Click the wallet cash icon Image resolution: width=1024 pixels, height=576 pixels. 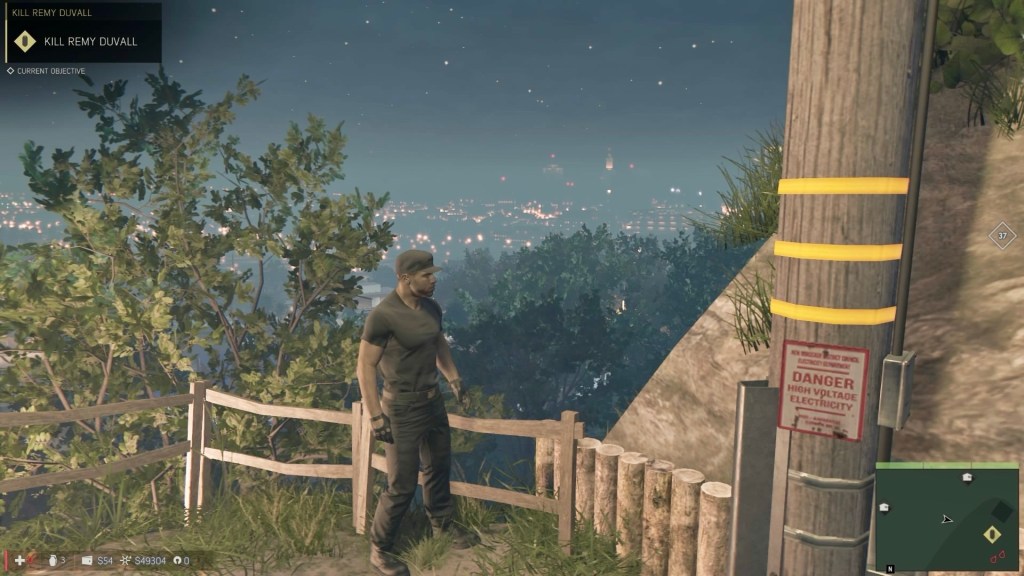(87, 561)
